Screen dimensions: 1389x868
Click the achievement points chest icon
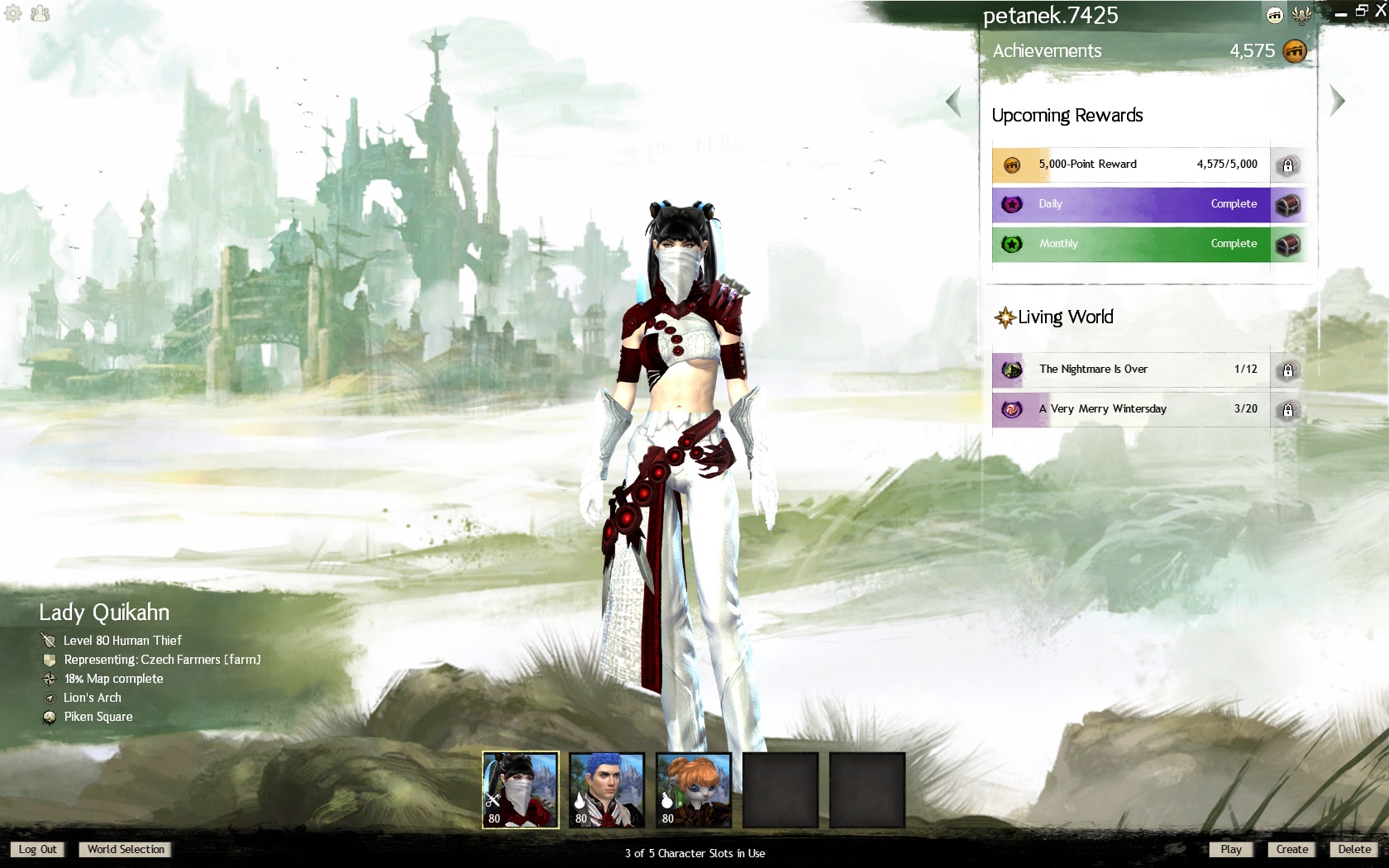pyautogui.click(x=1294, y=51)
